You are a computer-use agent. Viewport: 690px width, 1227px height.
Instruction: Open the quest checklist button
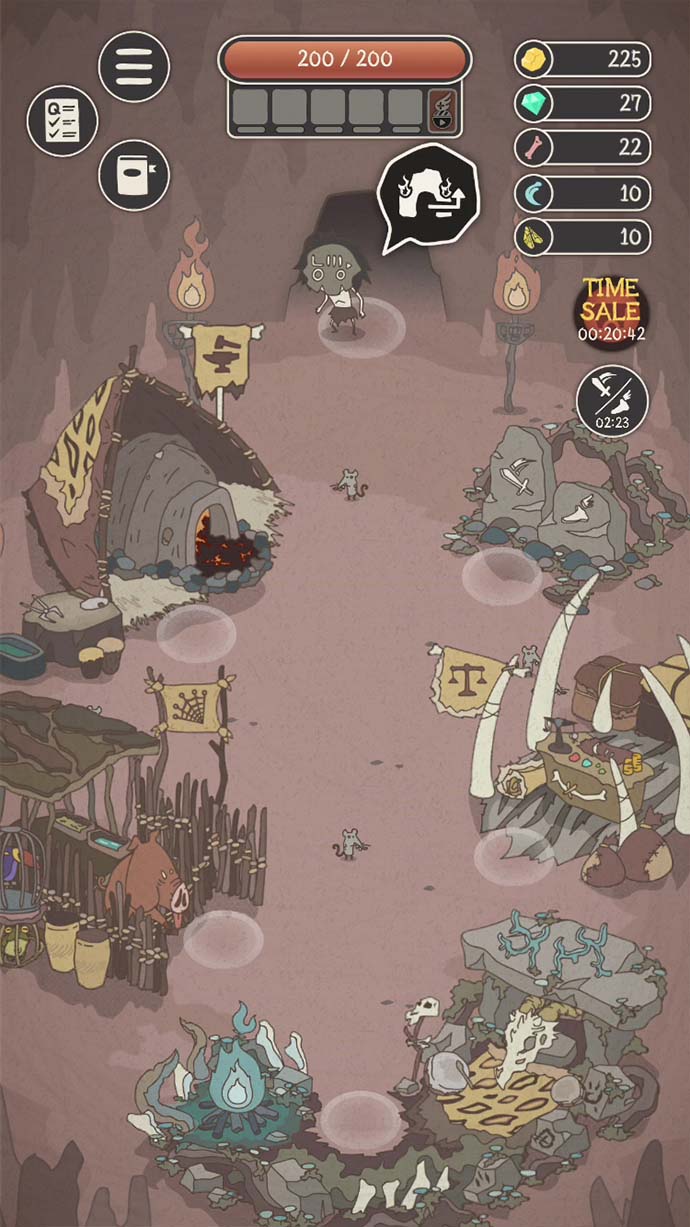62,120
